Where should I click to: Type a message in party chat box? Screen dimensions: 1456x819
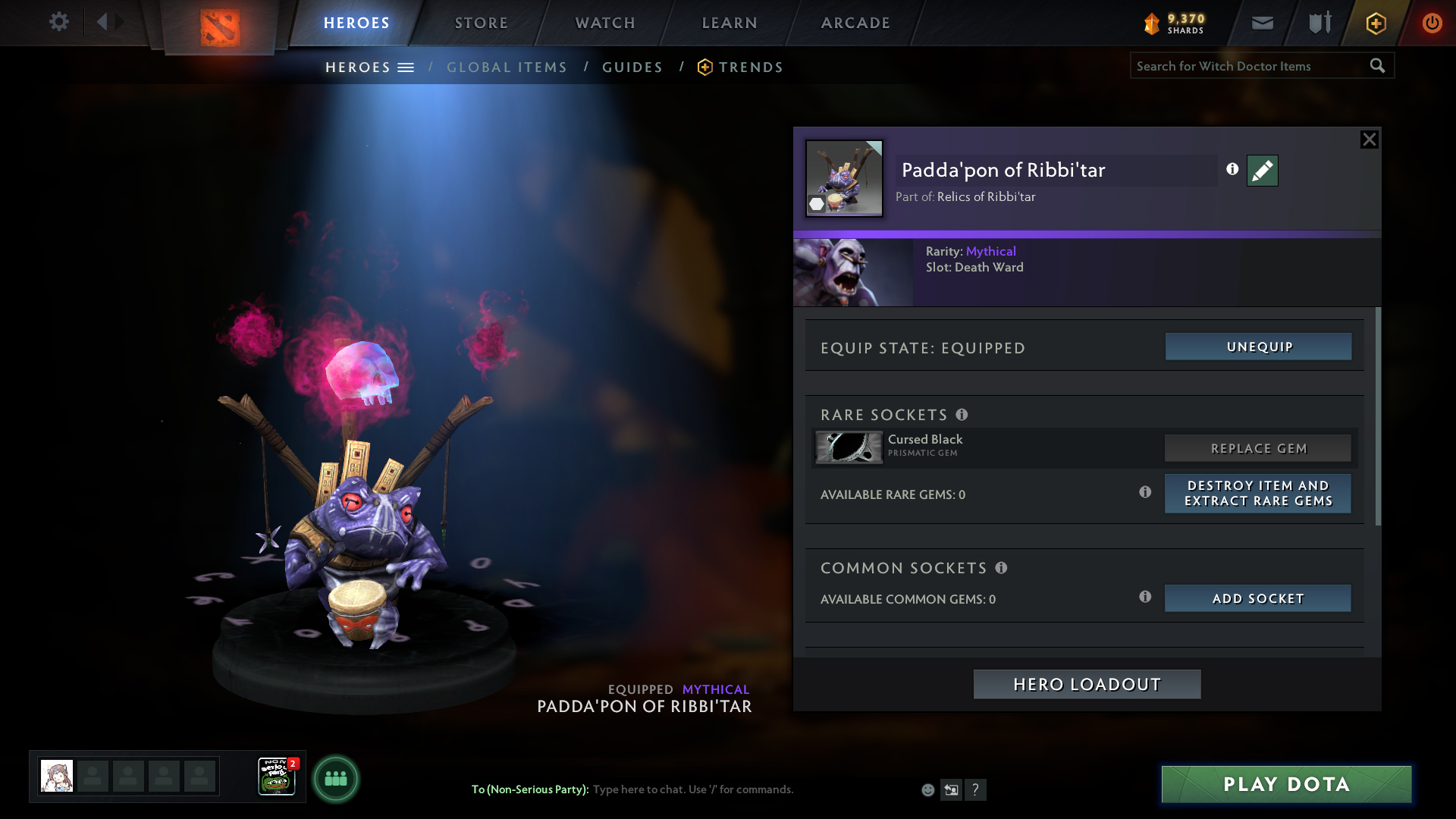[x=751, y=789]
